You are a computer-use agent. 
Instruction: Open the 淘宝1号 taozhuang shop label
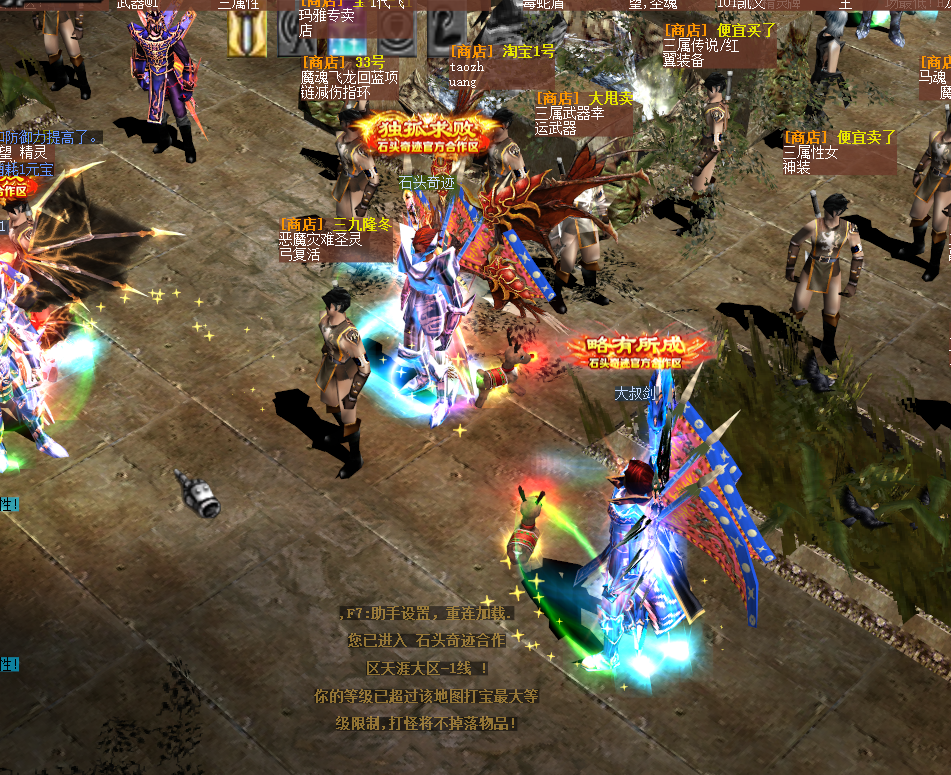(501, 66)
